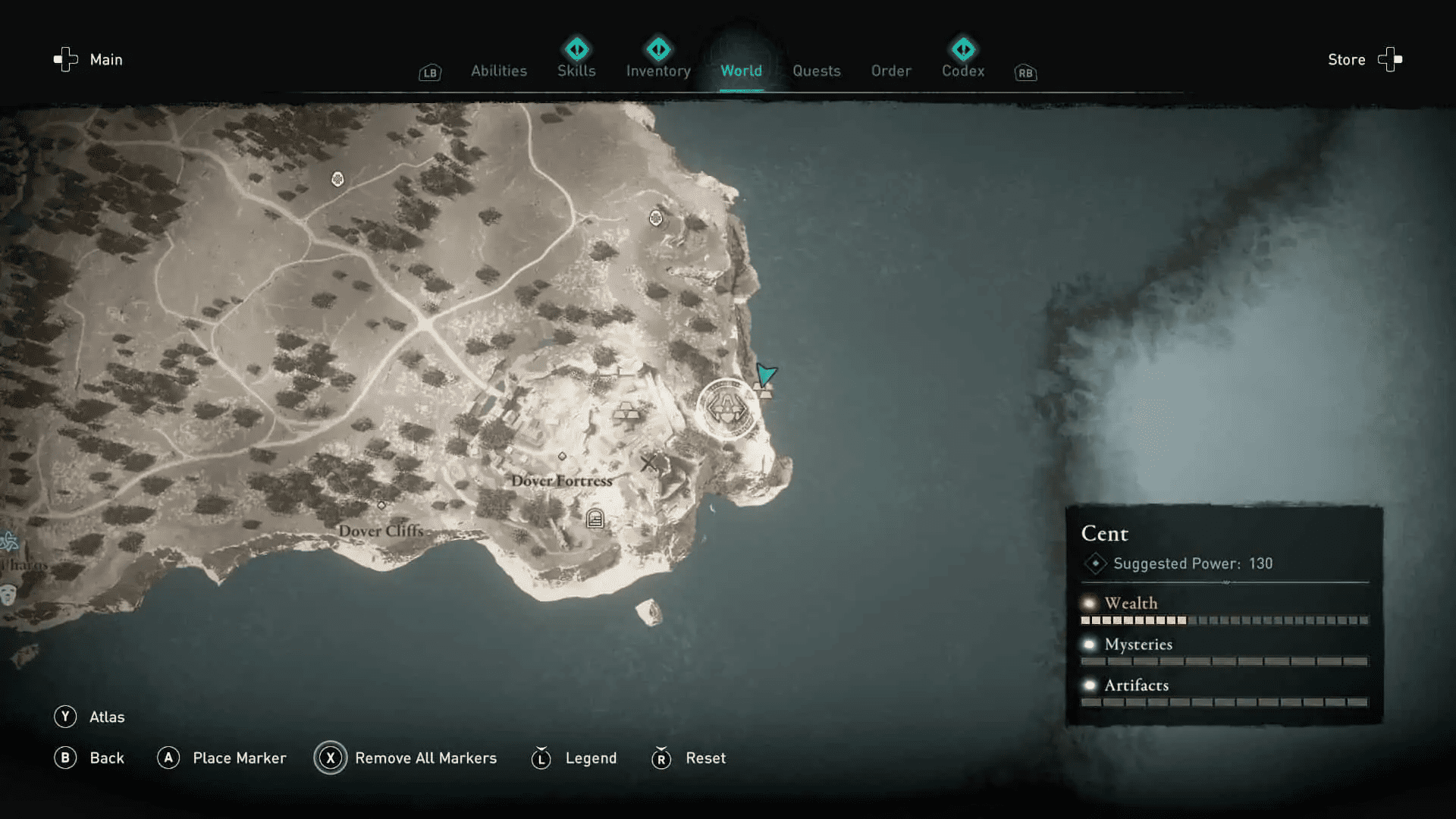
Task: Click the gateway entrance icon below Dover Fortress
Action: pyautogui.click(x=595, y=518)
